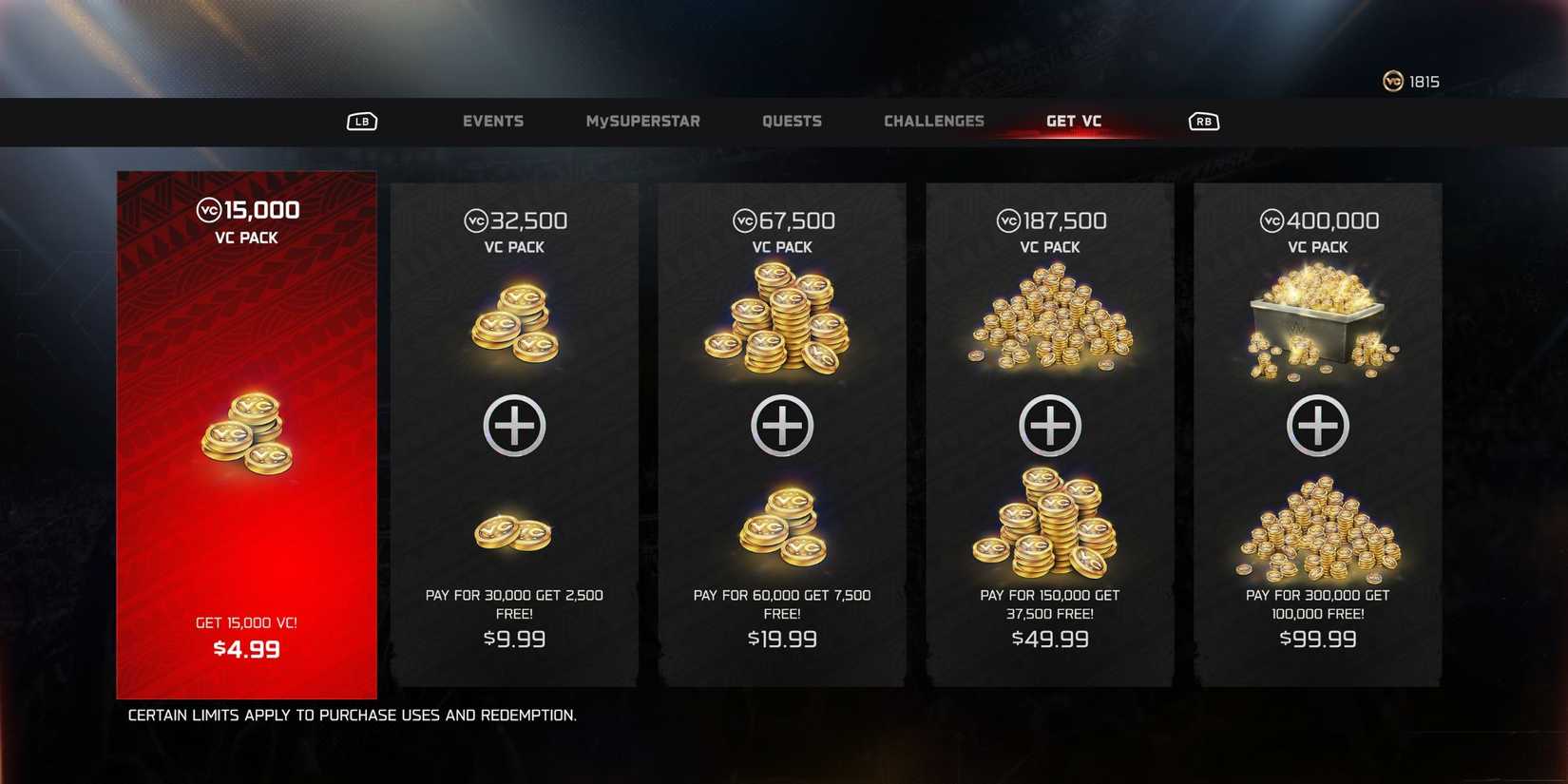Click the treasure chest image on the 400,000 pack
This screenshot has width=1568, height=784.
point(1317,318)
